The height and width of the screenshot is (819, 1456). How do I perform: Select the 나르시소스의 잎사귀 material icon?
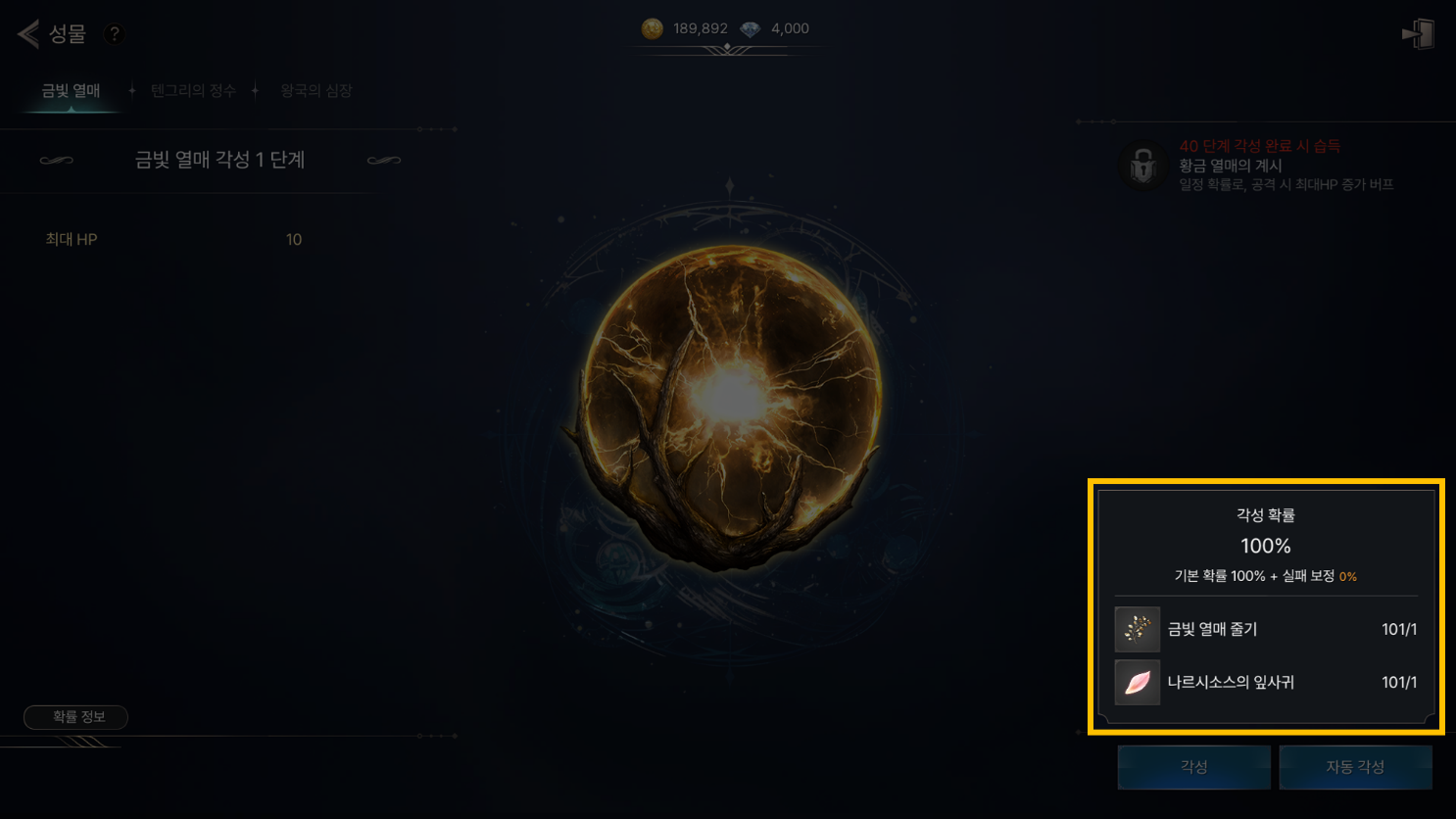click(1137, 682)
